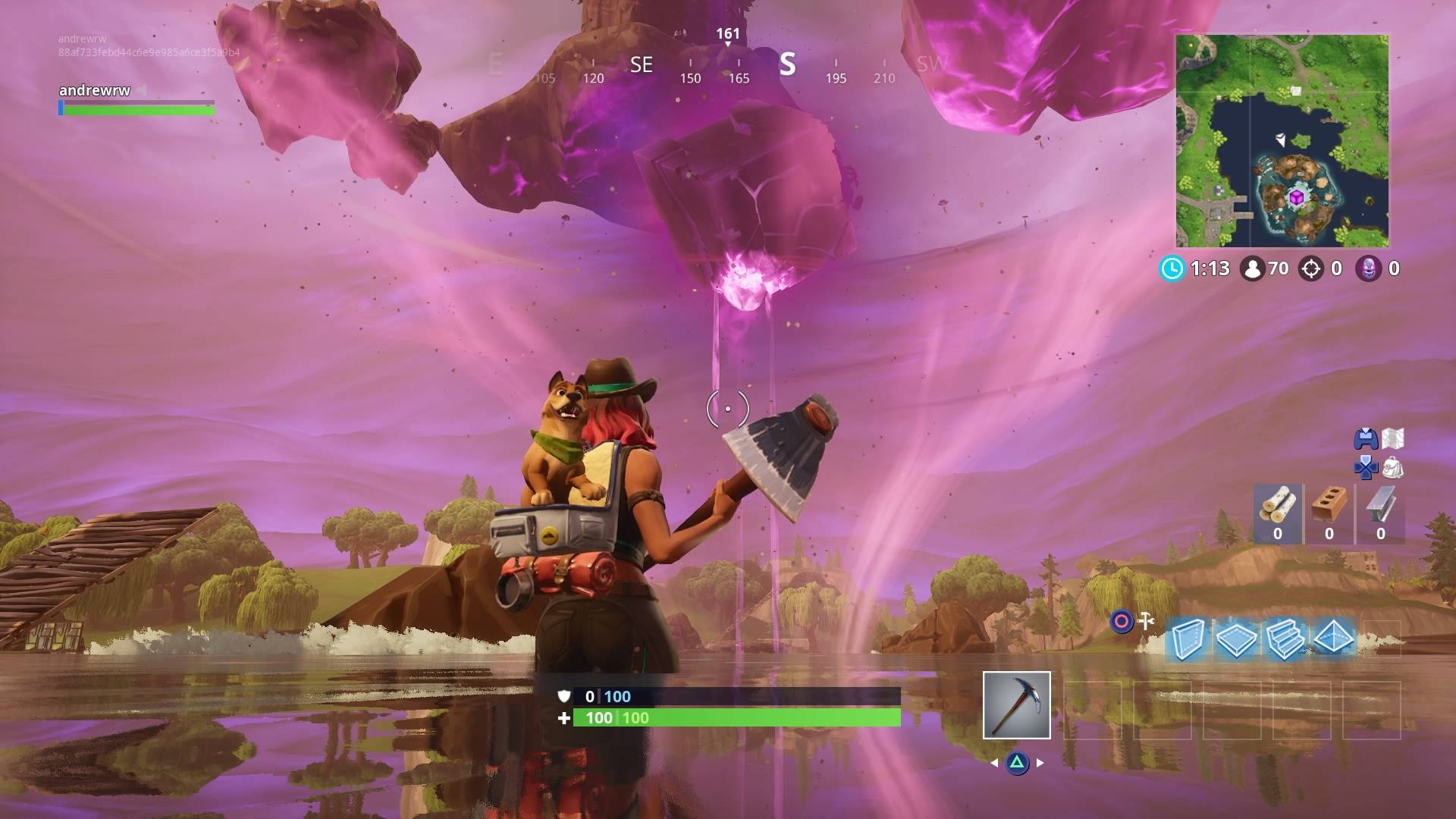Click the purple cube marker on the minimap
This screenshot has height=819, width=1456.
point(1297,198)
